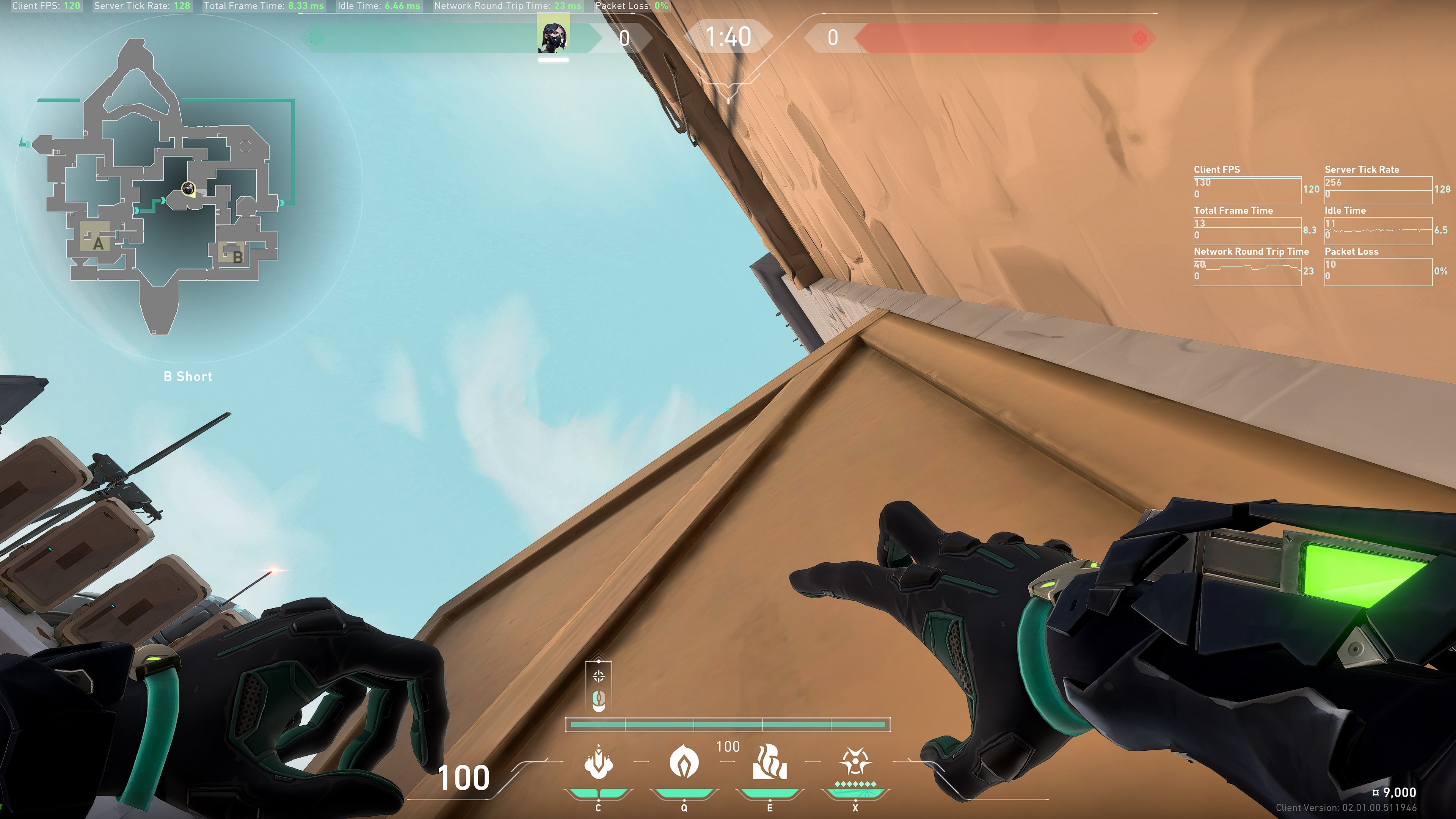This screenshot has width=1456, height=819.
Task: Select the Snake Bite ability icon
Action: point(598,762)
